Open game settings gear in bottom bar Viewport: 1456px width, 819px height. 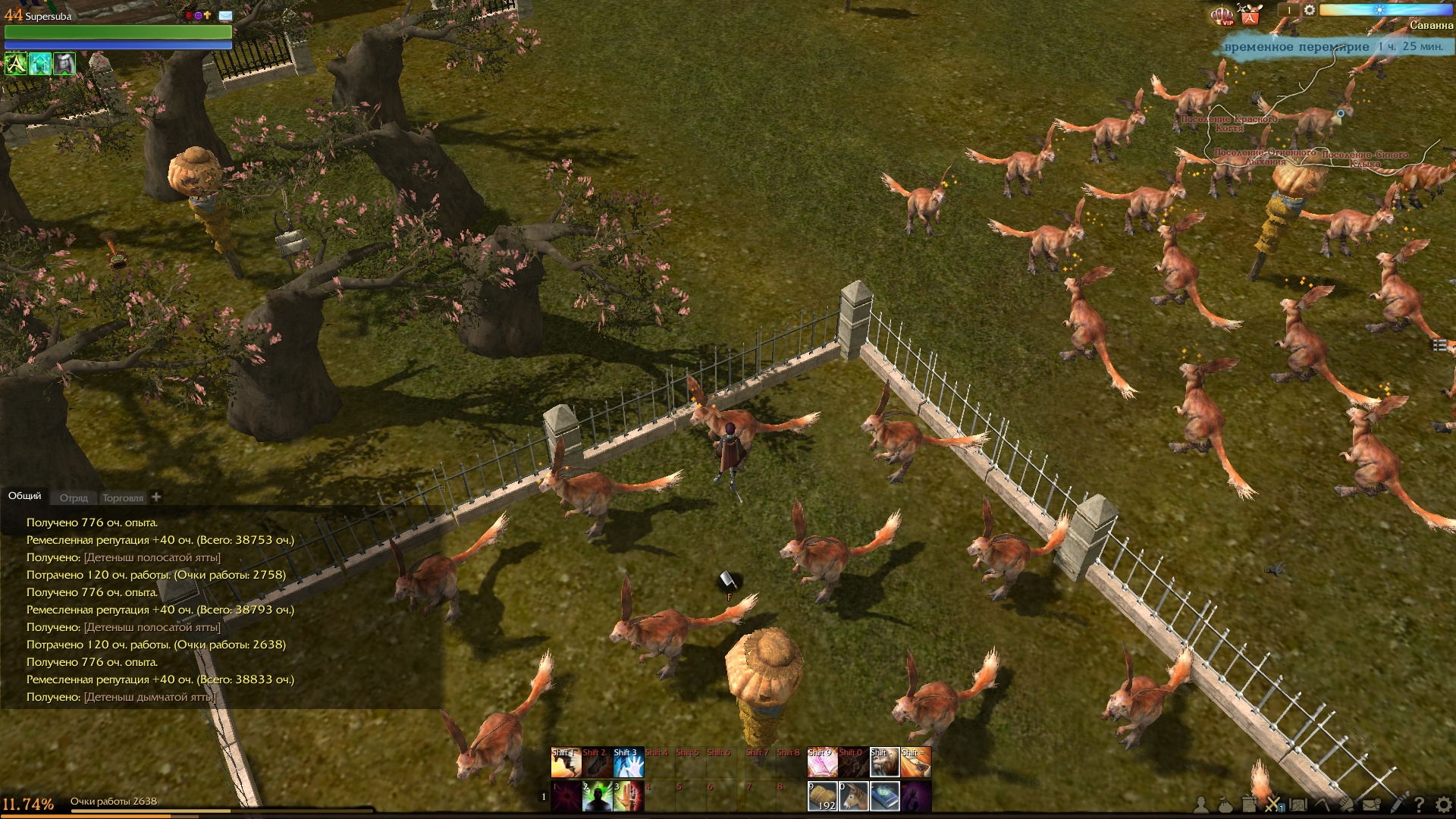point(1442,805)
